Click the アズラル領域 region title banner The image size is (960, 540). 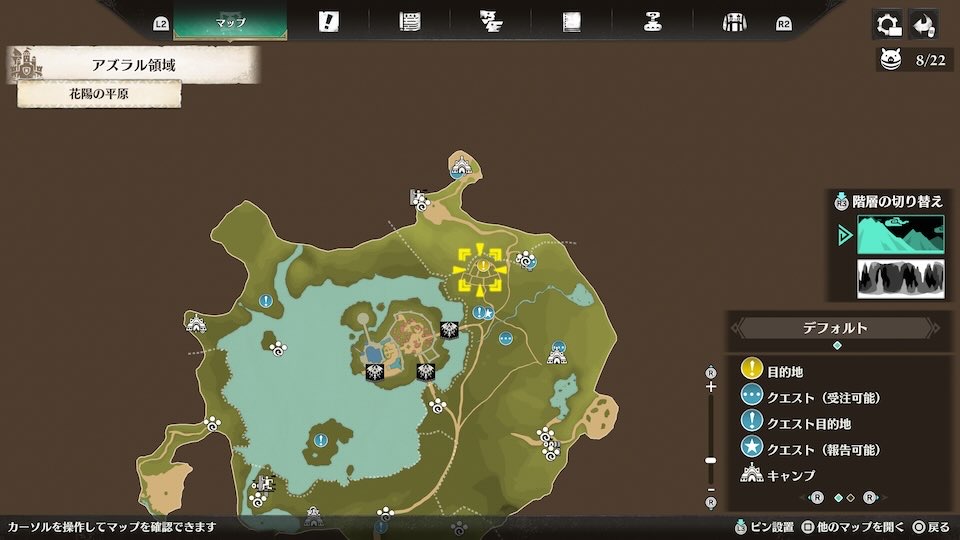[x=133, y=66]
